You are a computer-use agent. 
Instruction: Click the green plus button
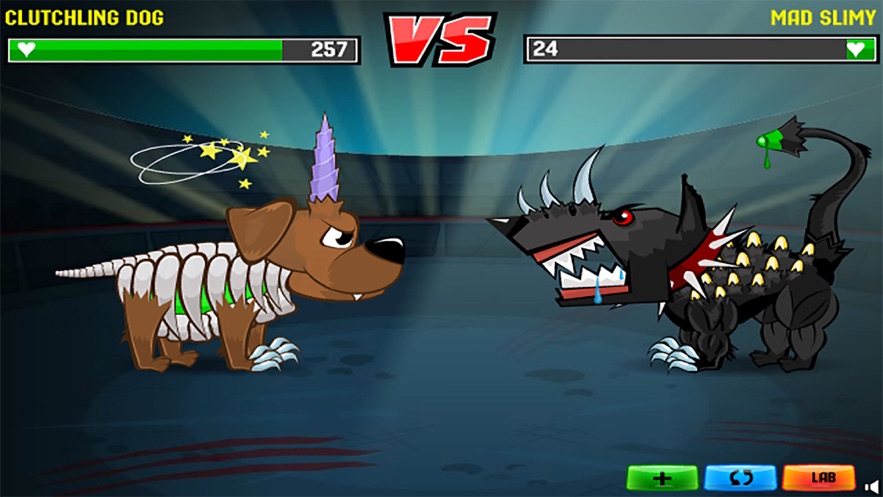(x=662, y=478)
